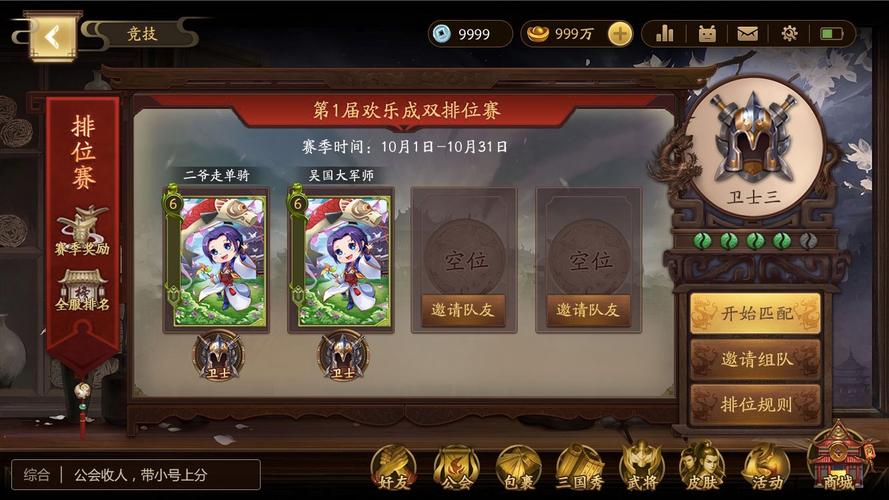Open the 公会 guild menu

click(456, 468)
